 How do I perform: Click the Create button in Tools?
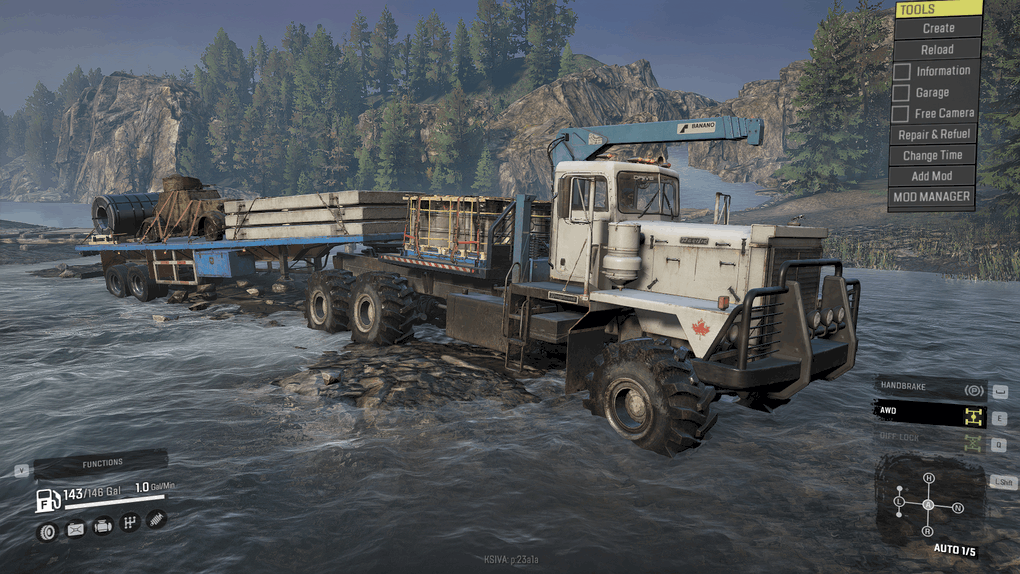click(x=937, y=28)
